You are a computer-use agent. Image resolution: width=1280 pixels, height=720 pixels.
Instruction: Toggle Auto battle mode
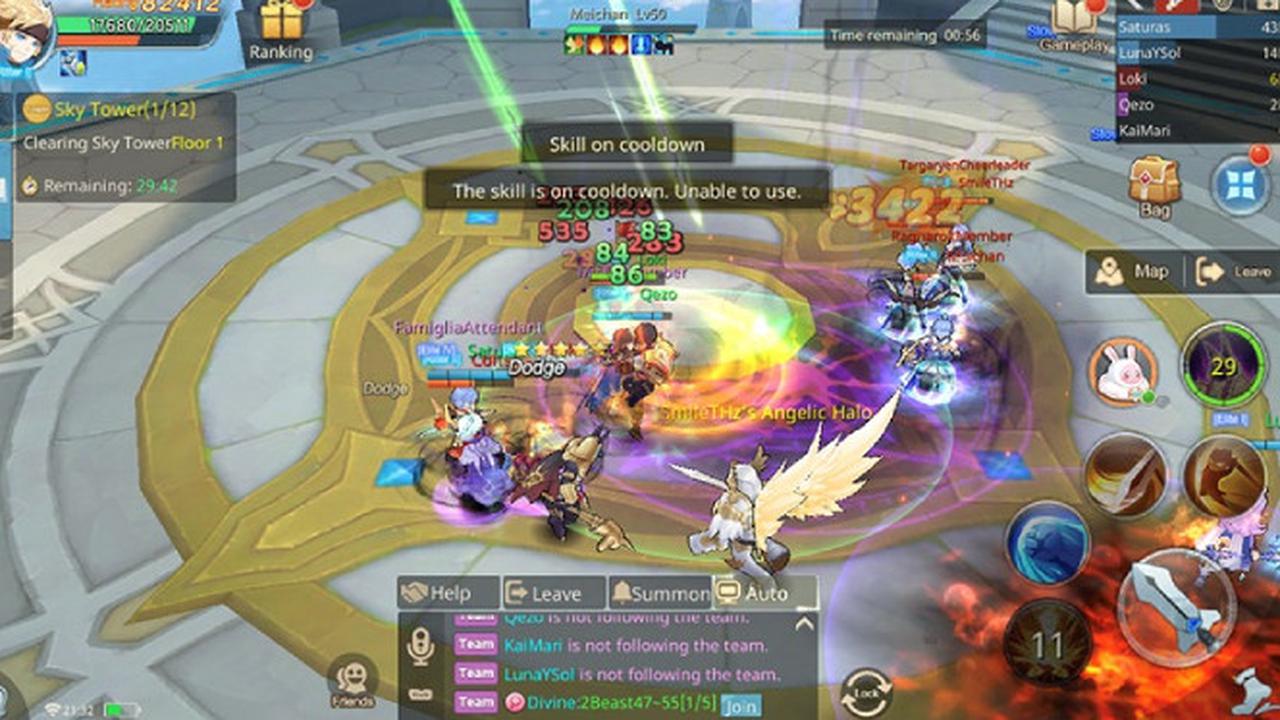(765, 593)
